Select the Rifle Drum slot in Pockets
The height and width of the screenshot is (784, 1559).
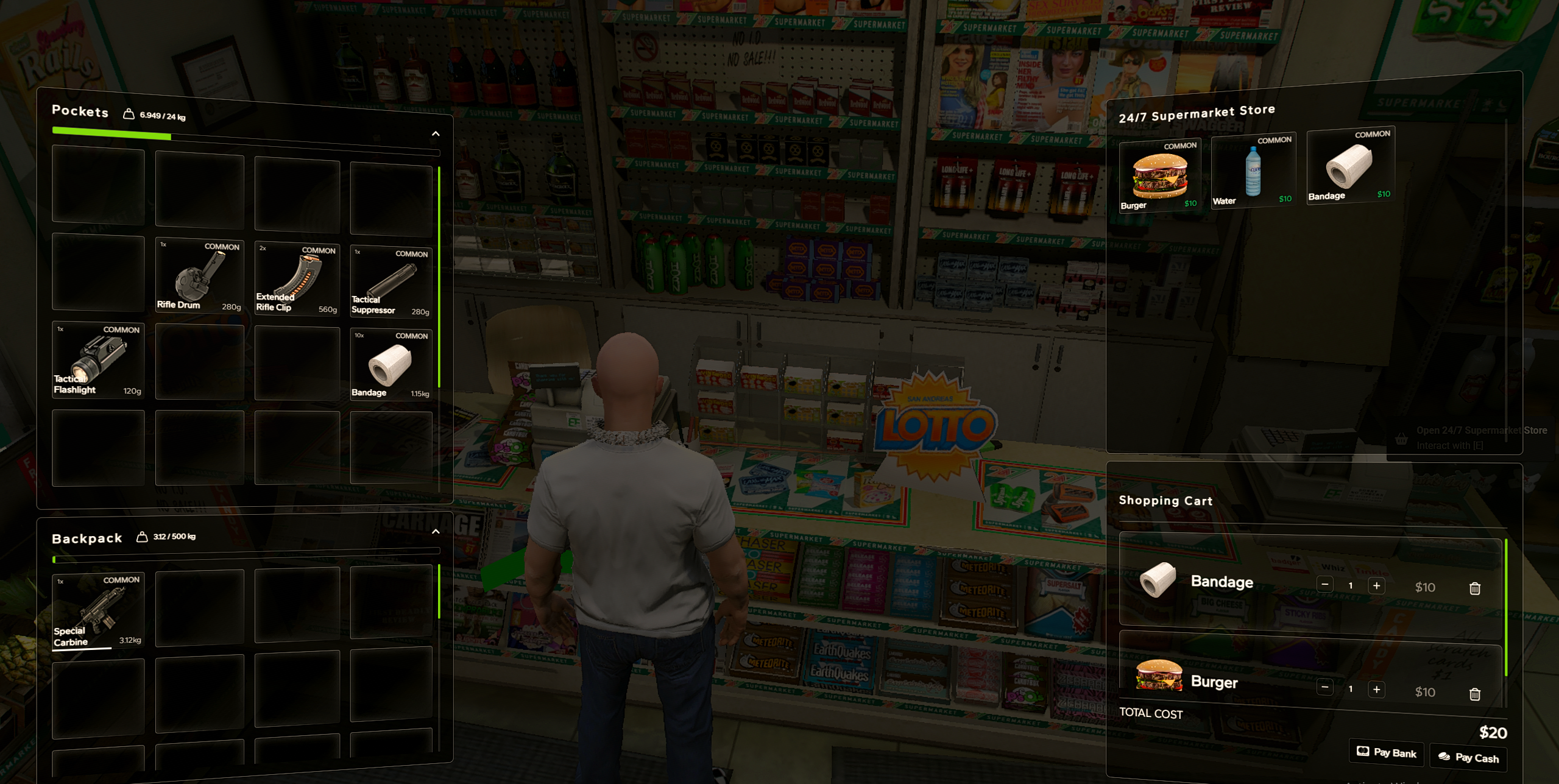[200, 276]
